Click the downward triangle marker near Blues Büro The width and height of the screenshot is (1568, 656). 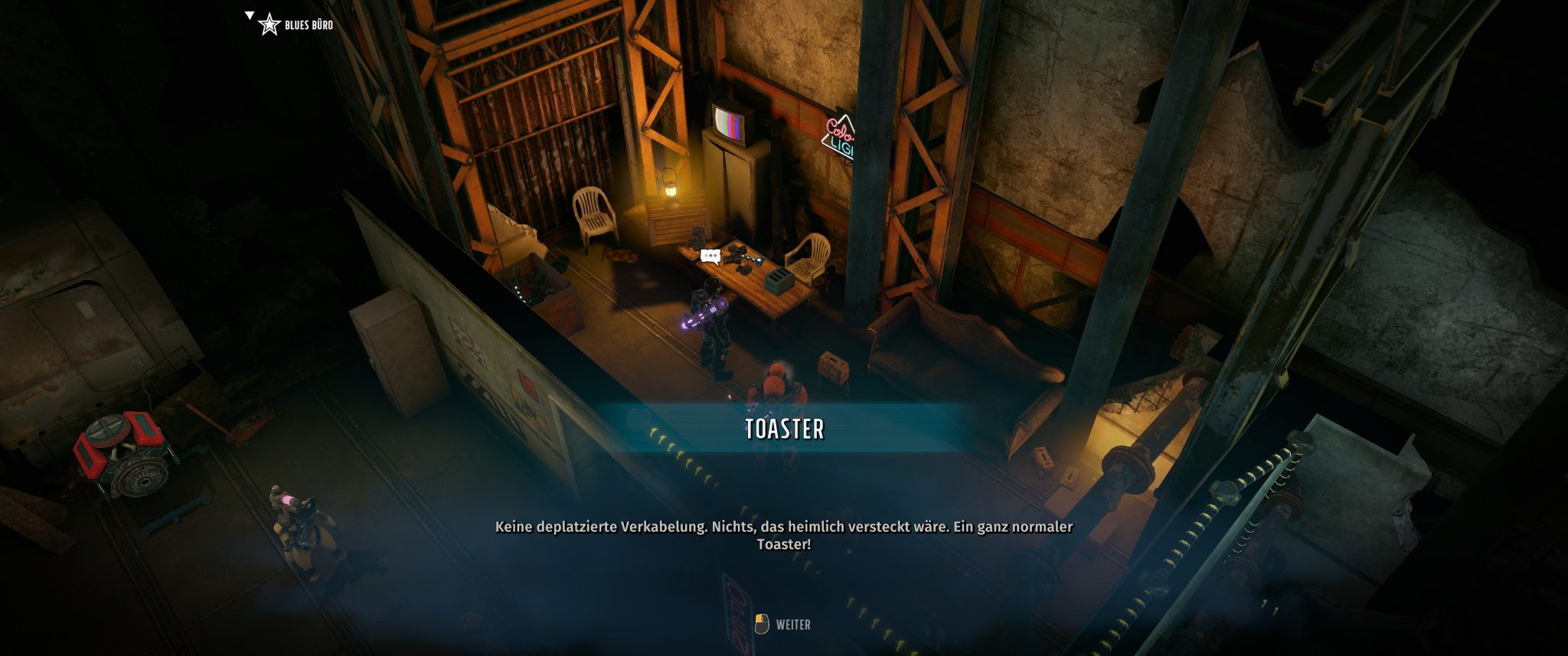click(x=249, y=13)
